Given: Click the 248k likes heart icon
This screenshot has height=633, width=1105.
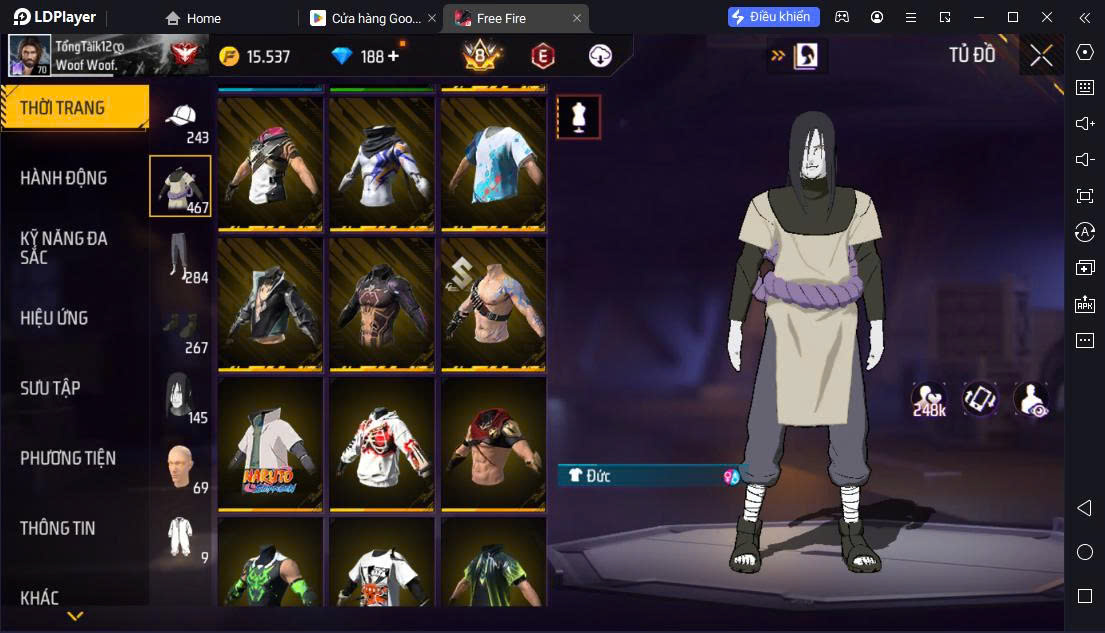Looking at the screenshot, I should click(x=928, y=398).
